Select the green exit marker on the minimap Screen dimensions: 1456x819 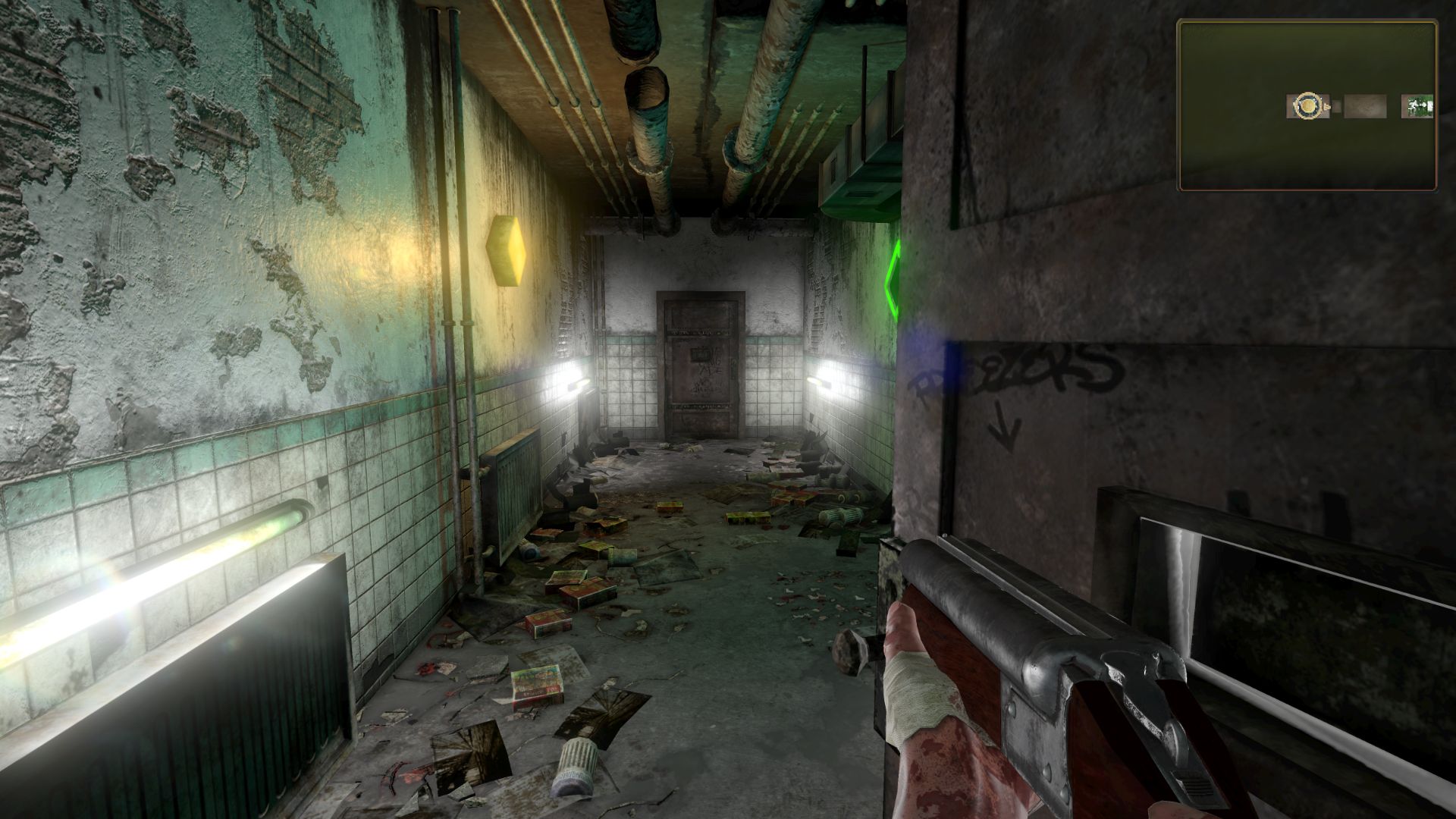[x=1417, y=106]
